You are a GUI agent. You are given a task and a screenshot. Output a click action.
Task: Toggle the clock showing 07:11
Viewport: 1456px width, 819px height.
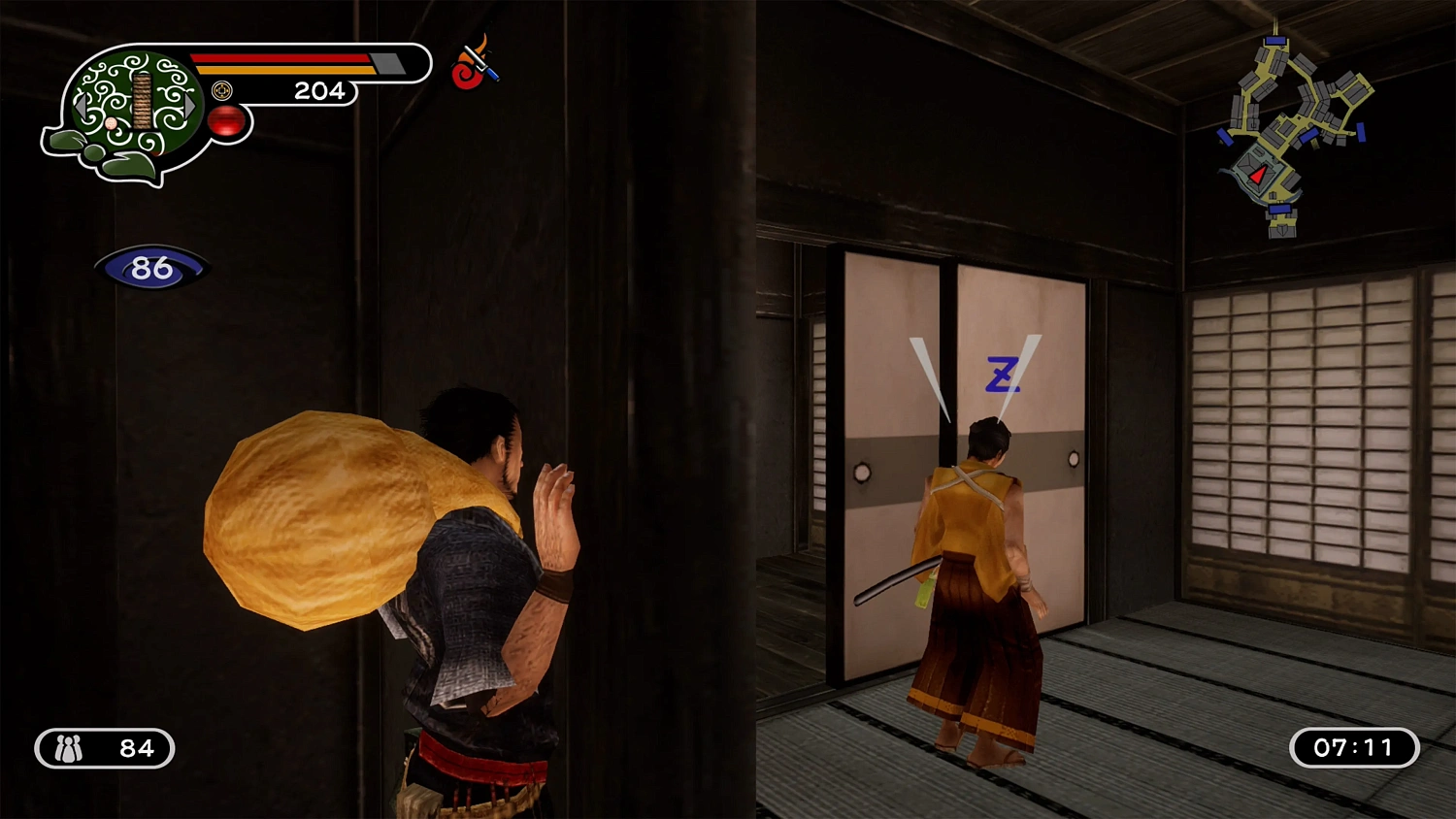tap(1354, 748)
